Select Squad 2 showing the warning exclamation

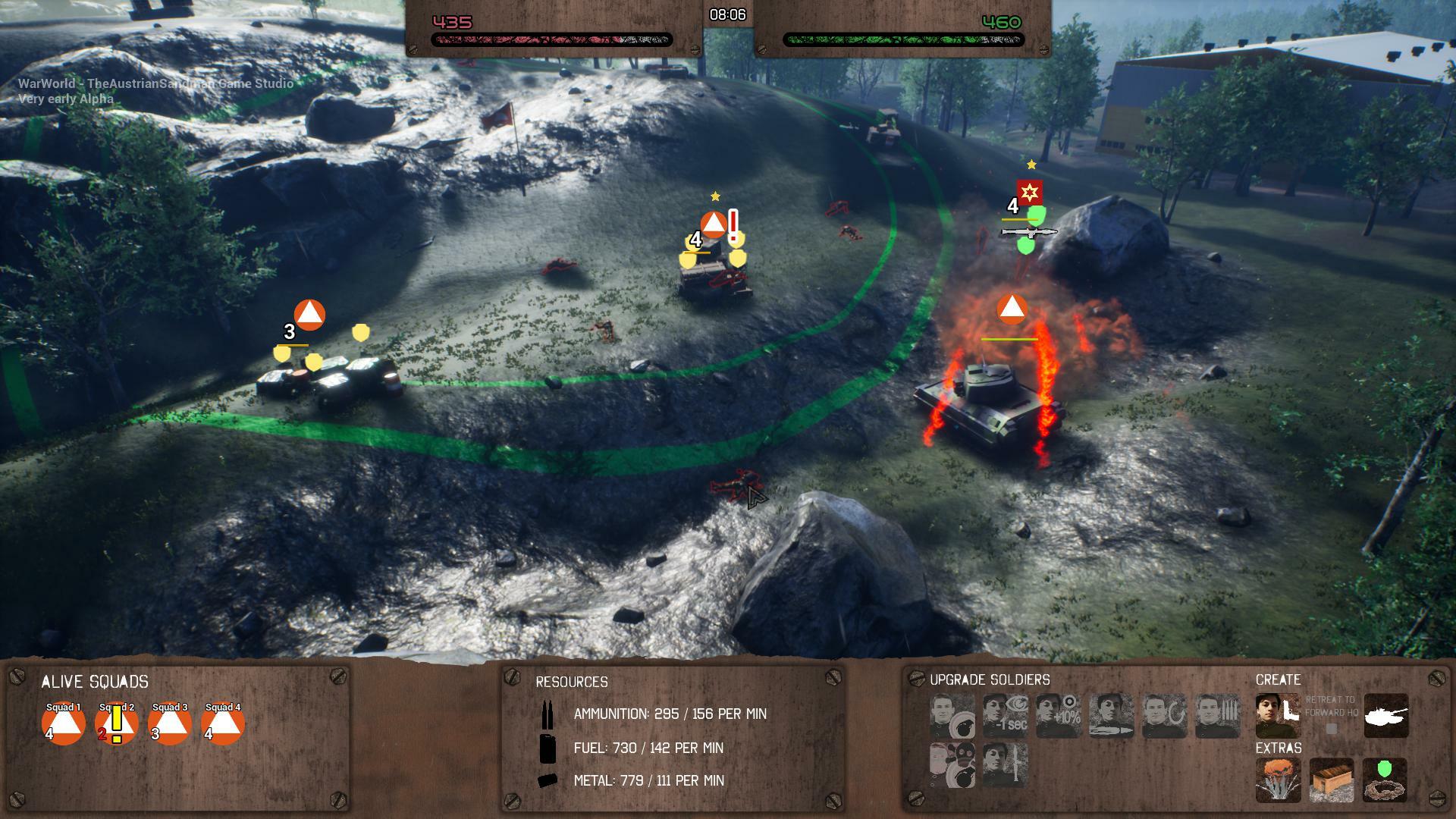click(116, 724)
